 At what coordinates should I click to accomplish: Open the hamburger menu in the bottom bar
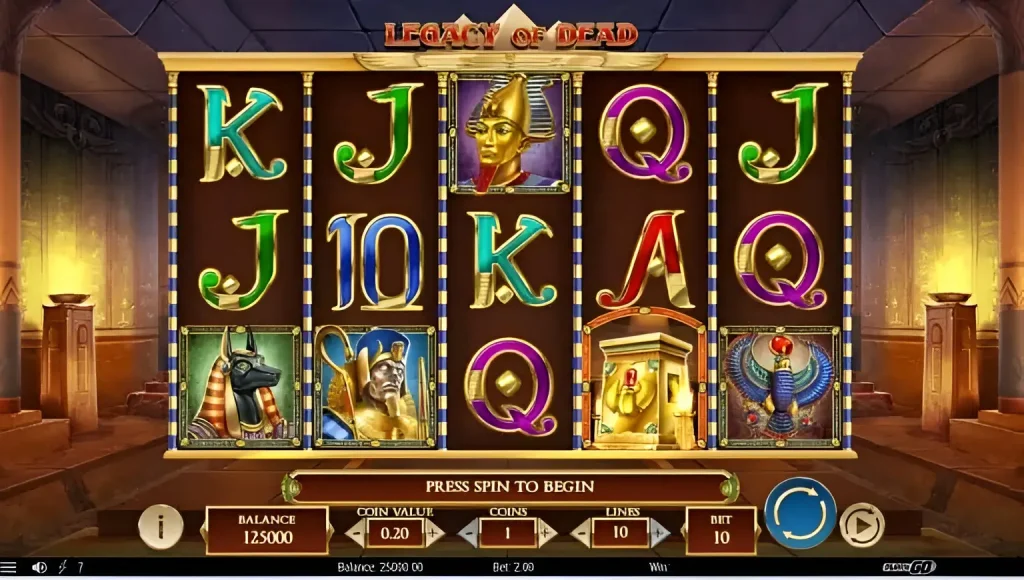pyautogui.click(x=10, y=567)
